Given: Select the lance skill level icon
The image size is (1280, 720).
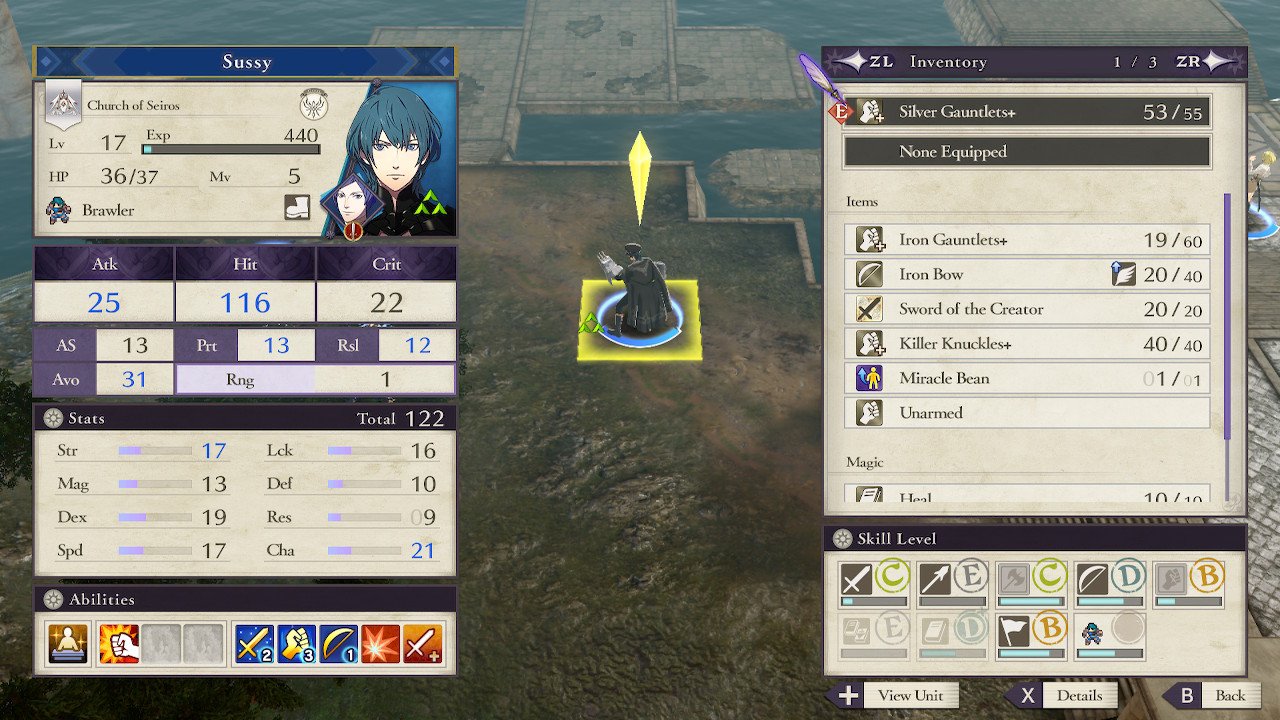Looking at the screenshot, I should coord(935,579).
